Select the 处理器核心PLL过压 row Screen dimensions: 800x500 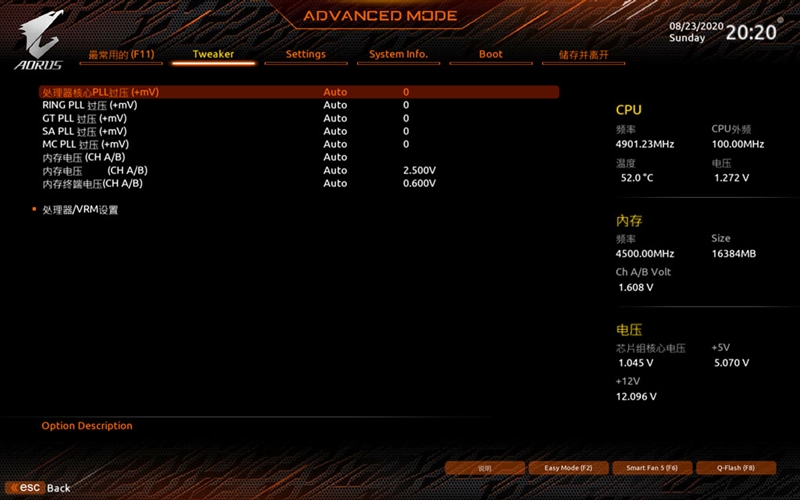click(100, 92)
